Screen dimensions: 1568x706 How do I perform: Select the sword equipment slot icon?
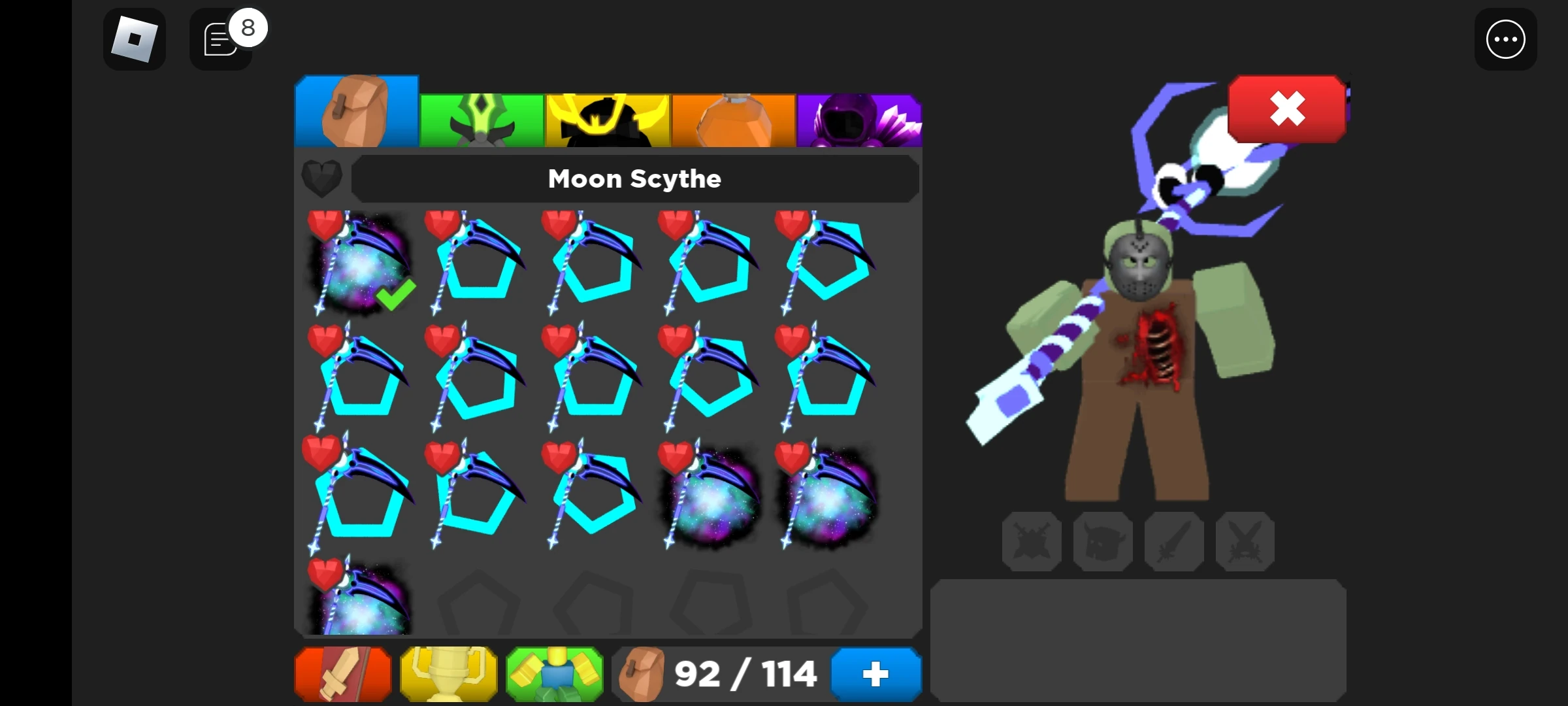click(1174, 541)
